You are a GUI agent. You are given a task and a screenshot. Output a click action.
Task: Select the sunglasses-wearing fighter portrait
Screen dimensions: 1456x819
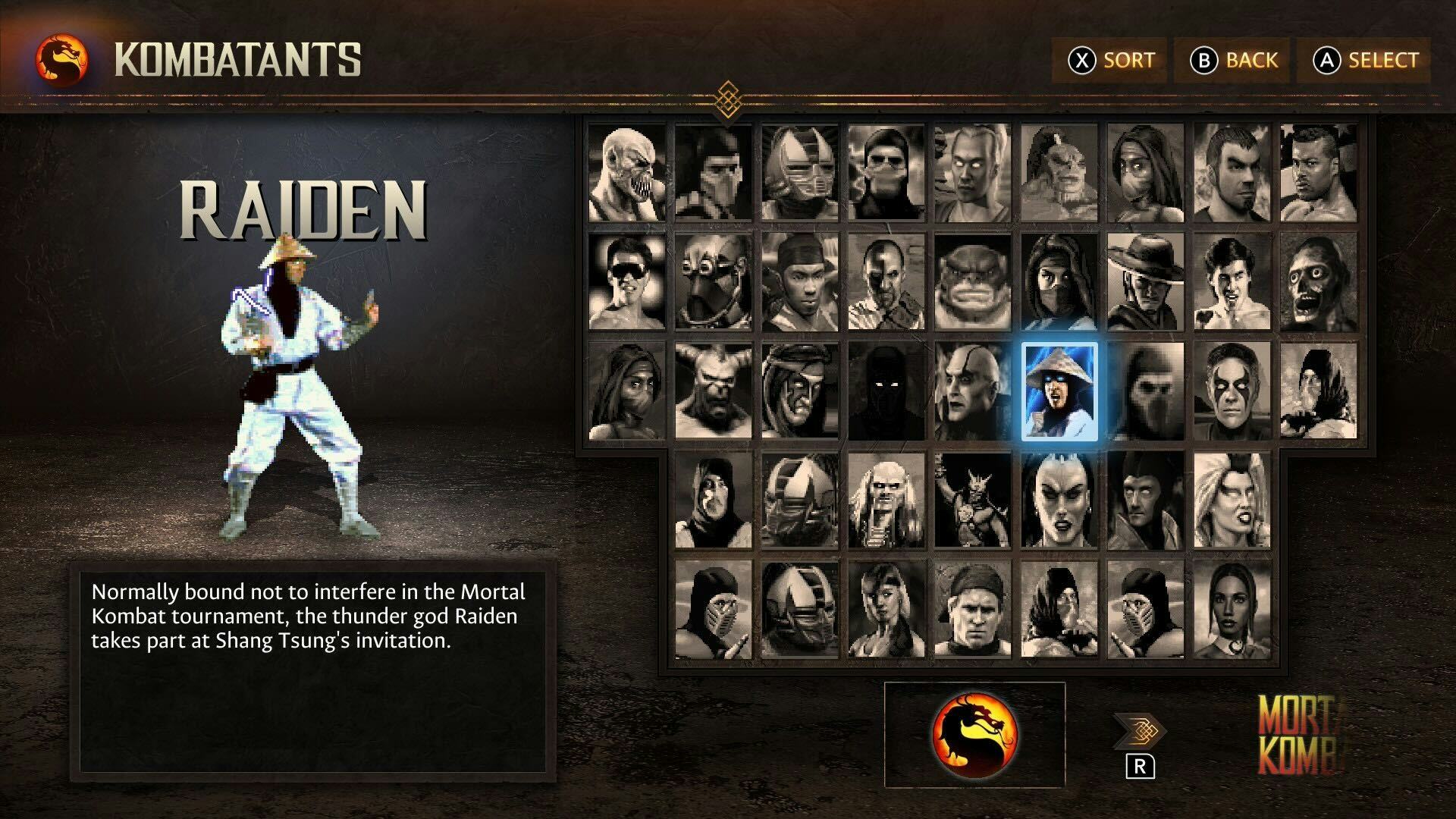pos(627,282)
